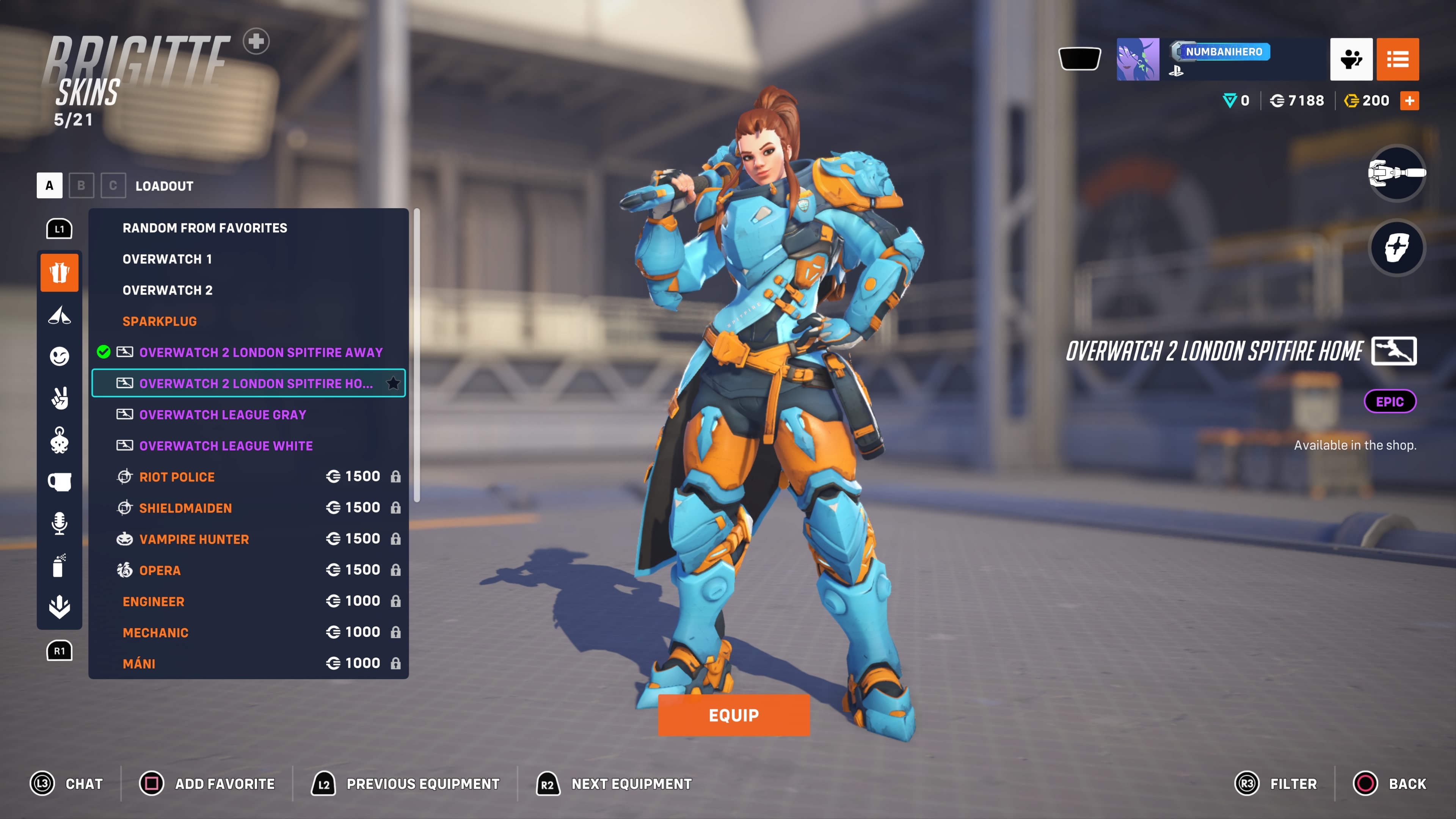
Task: Select the Overwatch 1 skin
Action: tap(167, 259)
